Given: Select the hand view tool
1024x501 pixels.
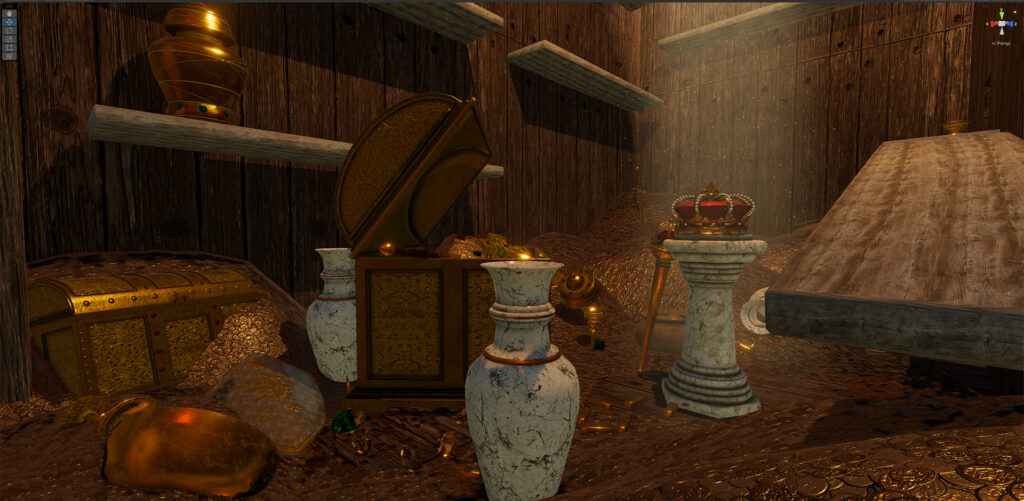Looking at the screenshot, I should [9, 14].
